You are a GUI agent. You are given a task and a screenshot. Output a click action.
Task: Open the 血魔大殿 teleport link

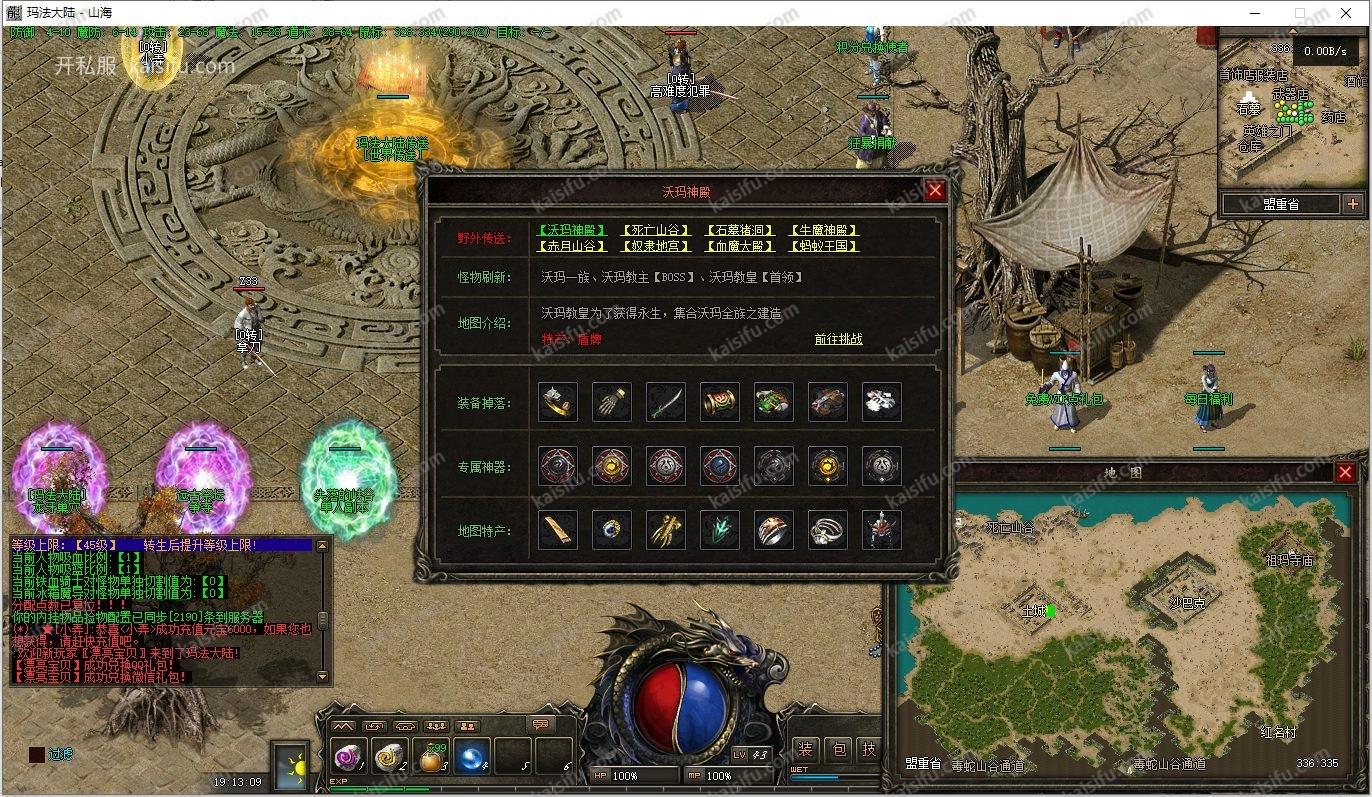740,246
